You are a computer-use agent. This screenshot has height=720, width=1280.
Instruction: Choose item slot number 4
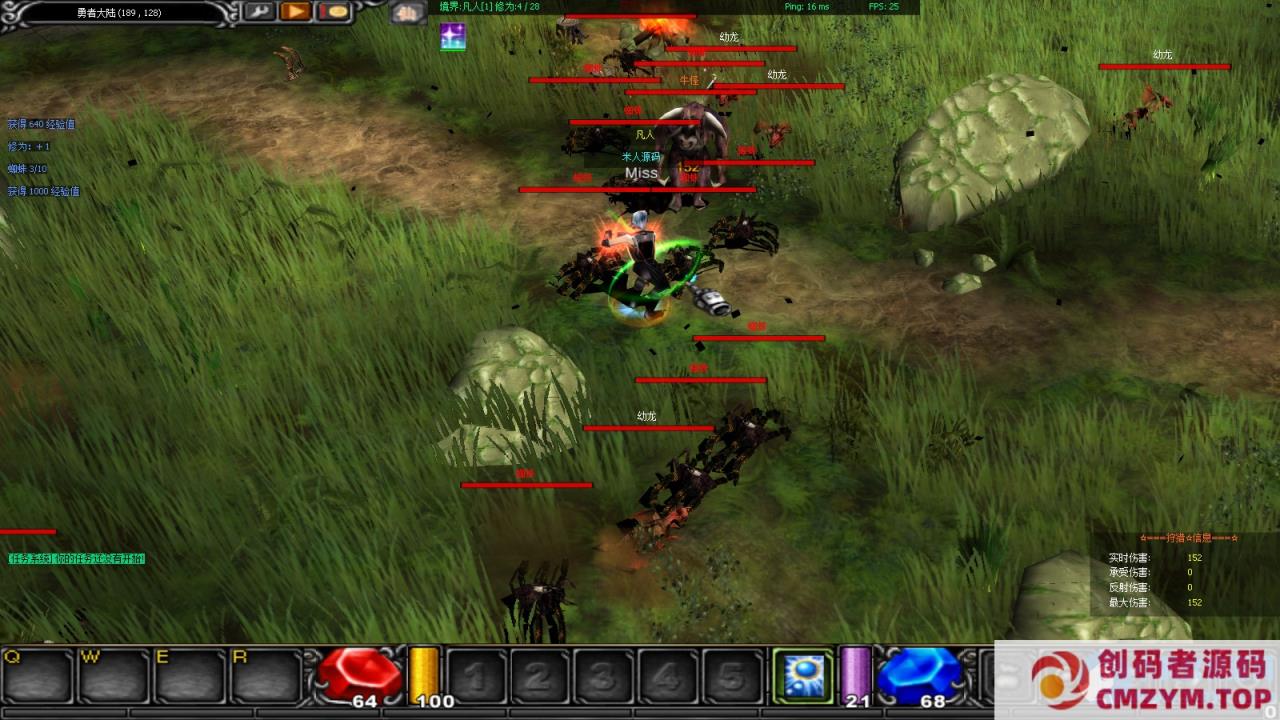[667, 675]
